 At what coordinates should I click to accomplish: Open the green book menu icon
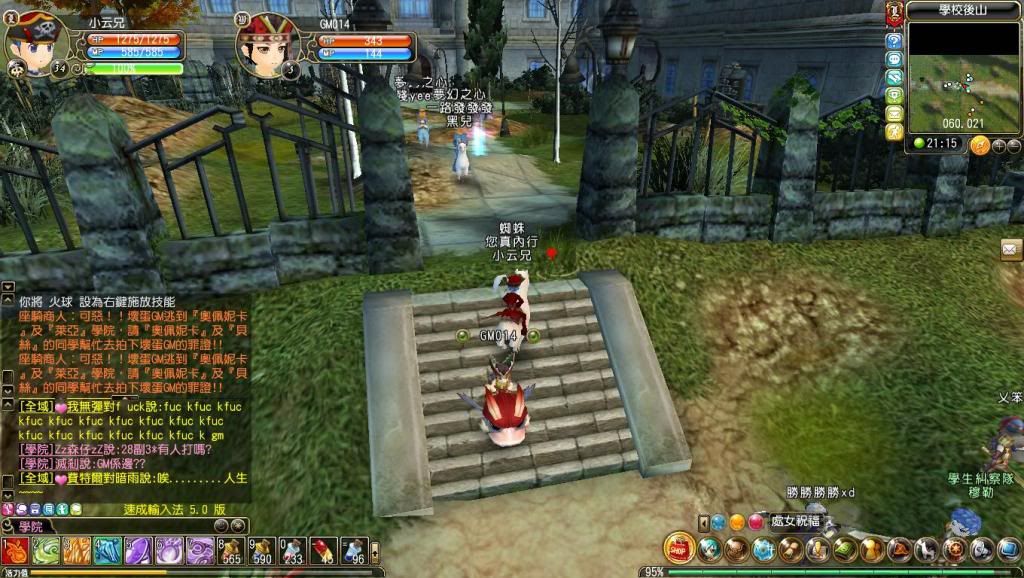point(845,549)
